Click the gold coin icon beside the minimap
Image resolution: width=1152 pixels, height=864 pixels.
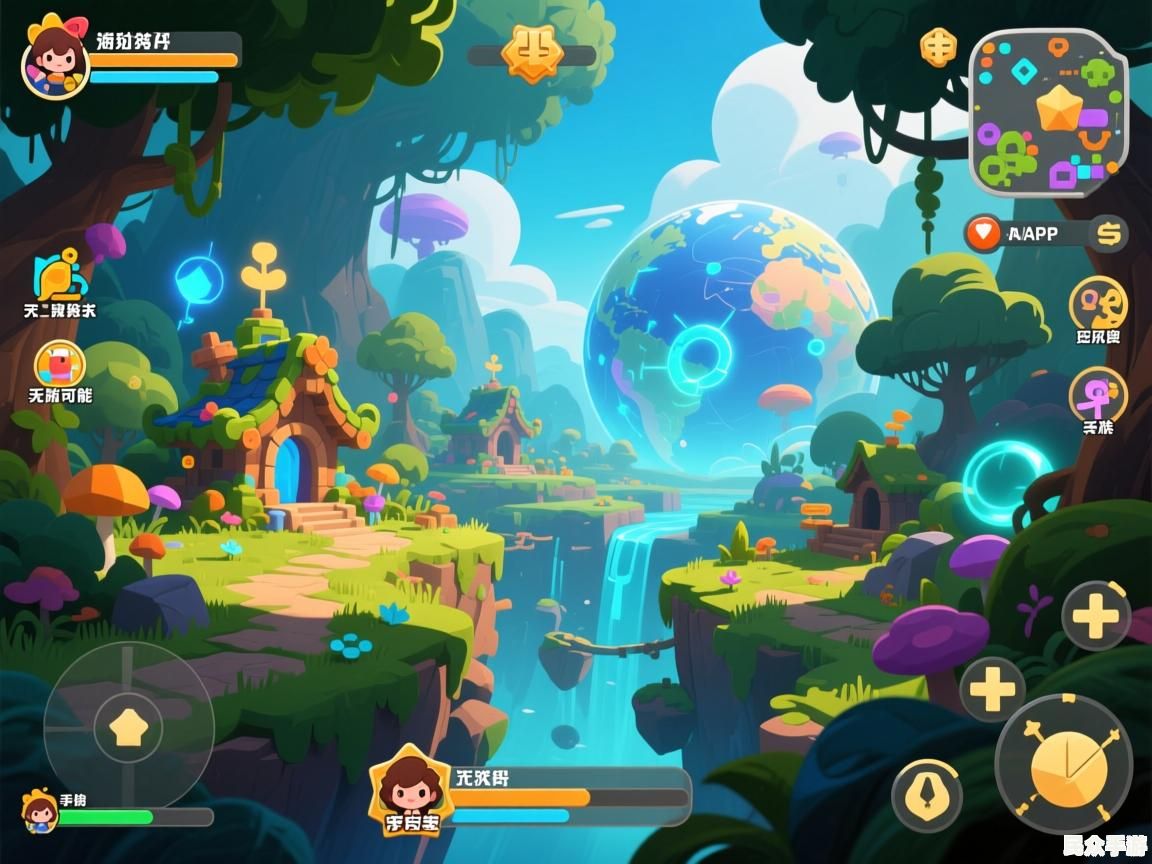[x=938, y=47]
